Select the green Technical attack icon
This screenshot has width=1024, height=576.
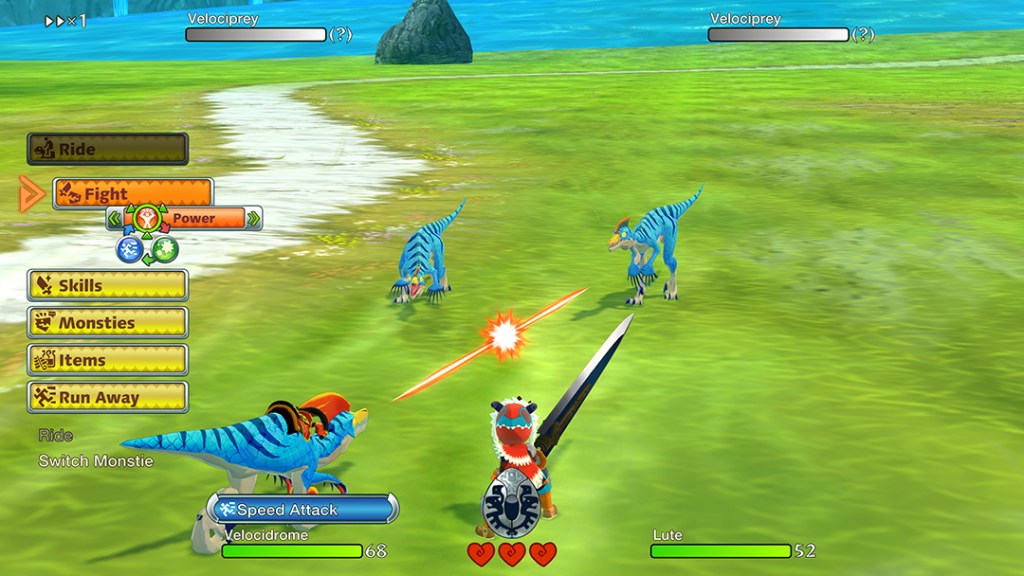pos(165,249)
